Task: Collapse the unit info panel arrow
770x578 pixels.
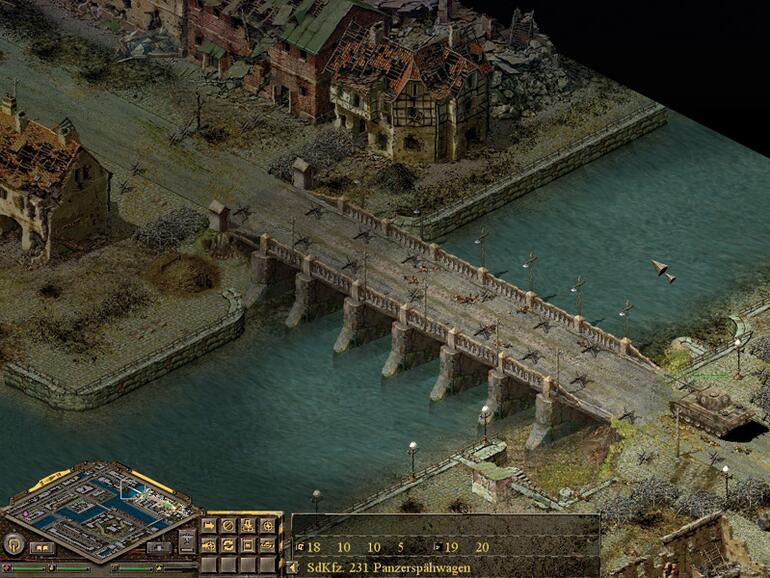Action: [291, 566]
